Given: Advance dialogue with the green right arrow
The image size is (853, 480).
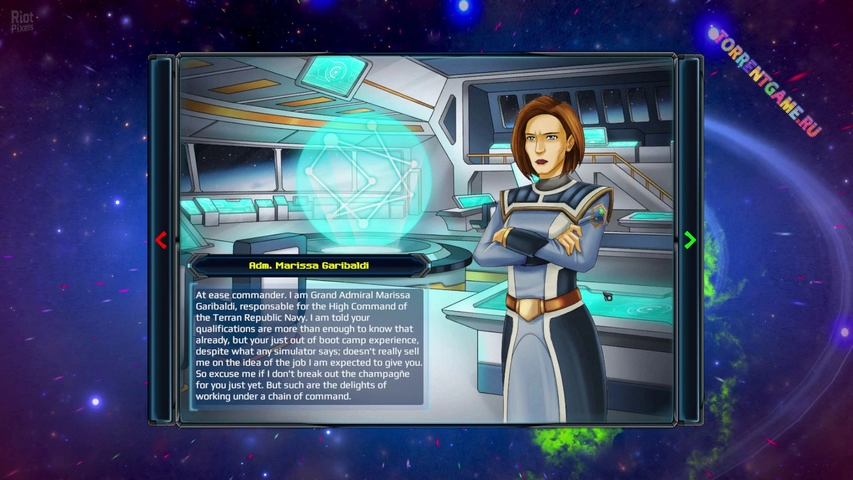Looking at the screenshot, I should (689, 240).
